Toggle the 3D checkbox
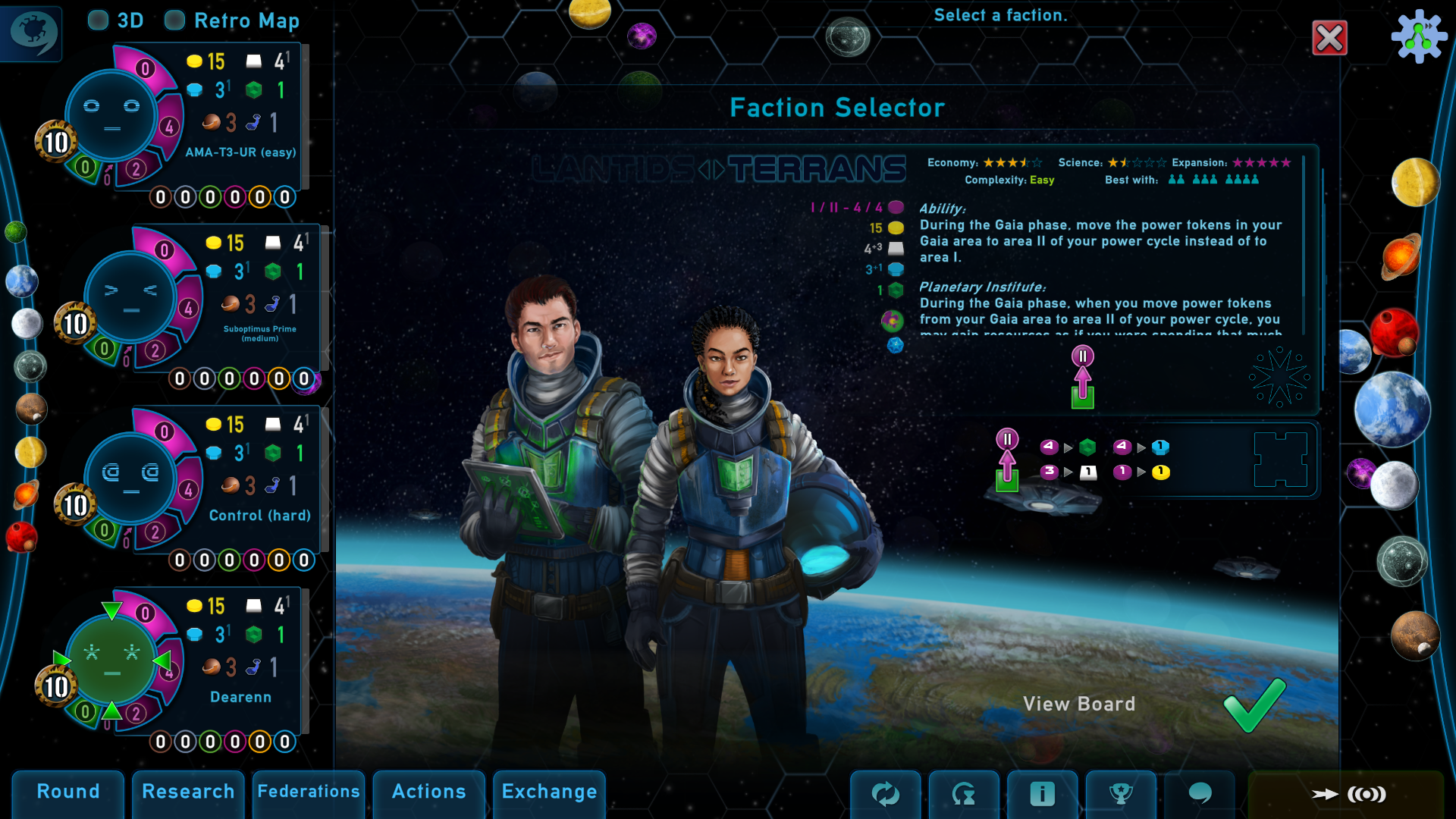Screen dimensions: 1456x819 [x=99, y=20]
